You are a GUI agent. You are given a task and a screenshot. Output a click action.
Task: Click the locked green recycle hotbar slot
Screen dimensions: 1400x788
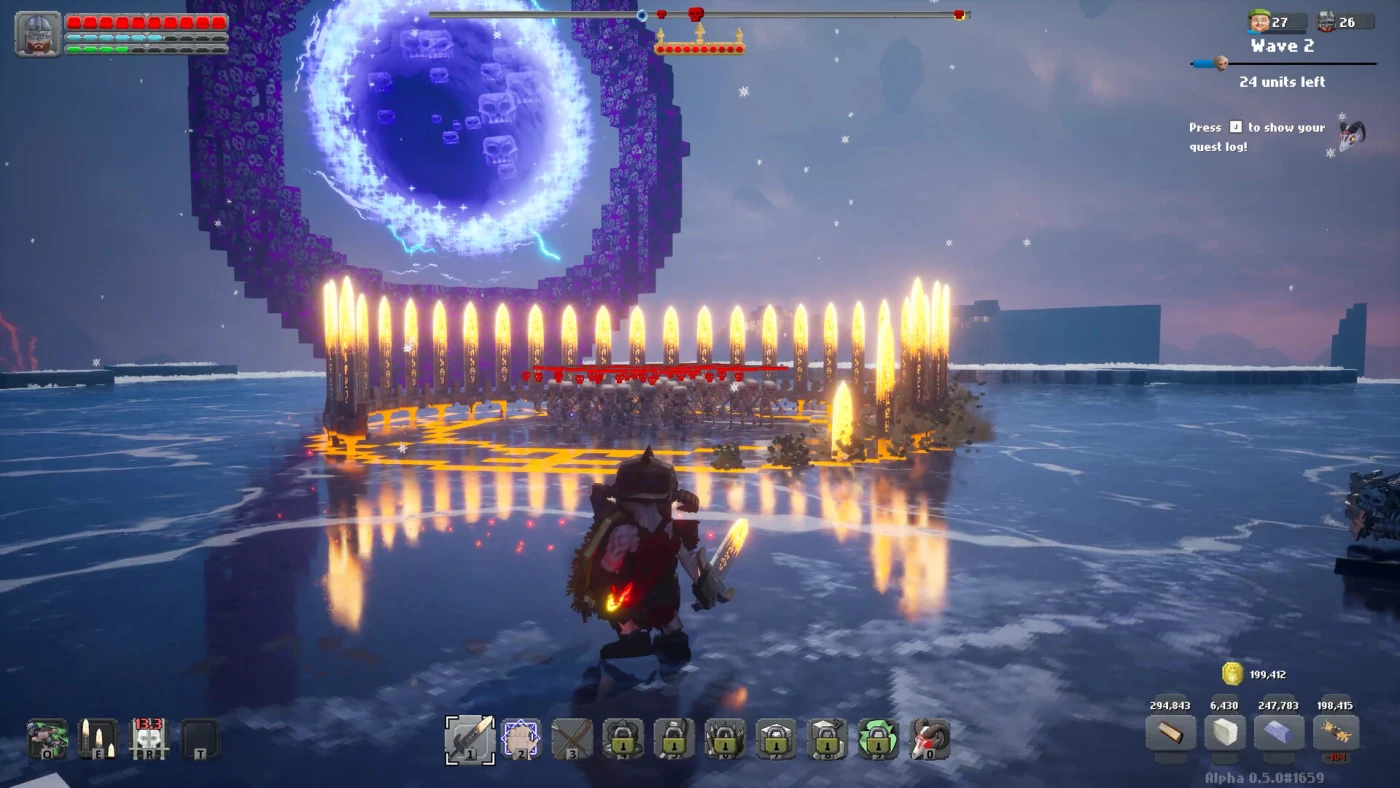[878, 739]
